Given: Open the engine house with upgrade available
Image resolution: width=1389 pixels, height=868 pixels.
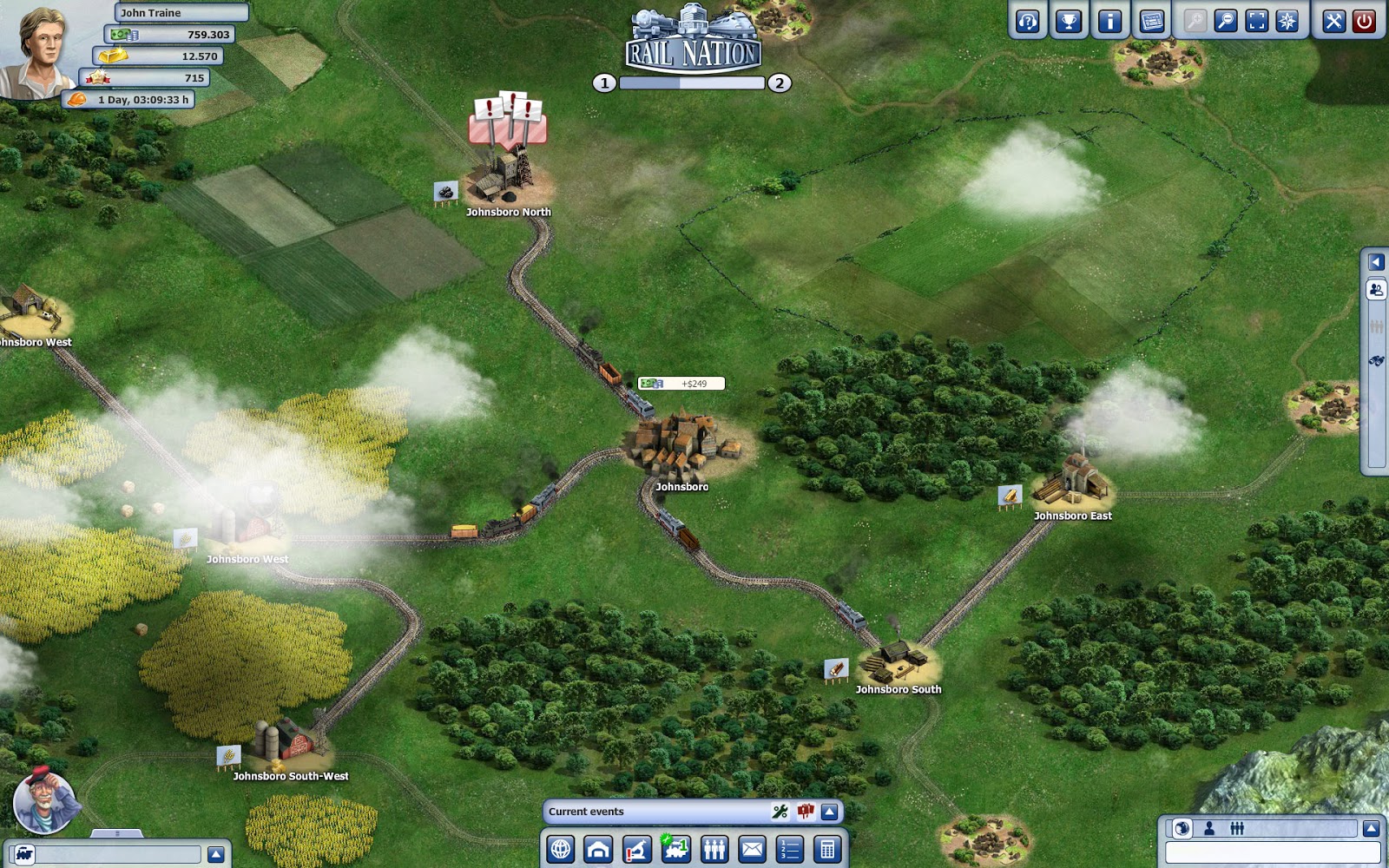Looking at the screenshot, I should click(x=675, y=848).
